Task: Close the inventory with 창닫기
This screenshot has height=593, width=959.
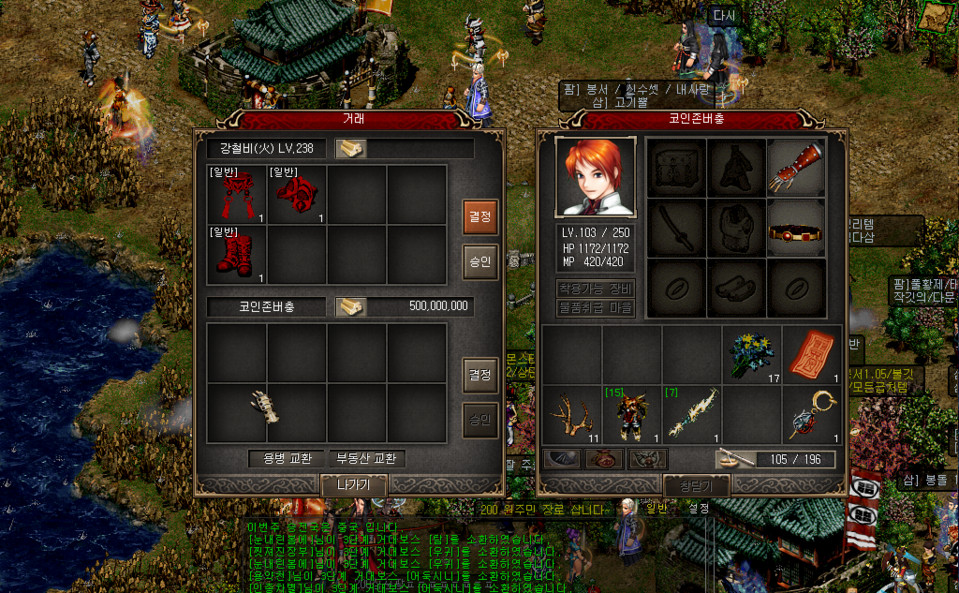Action: click(x=696, y=486)
